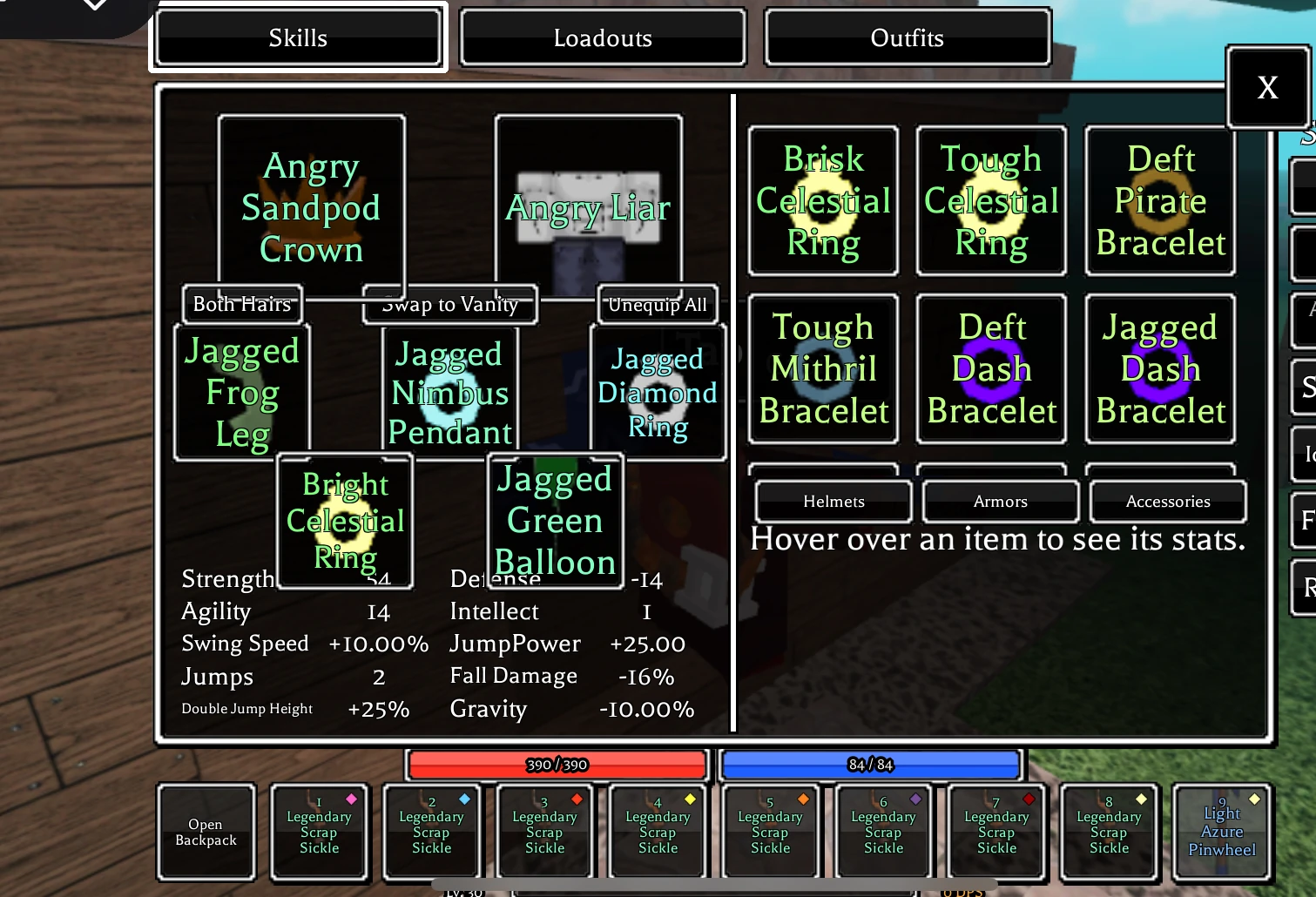The height and width of the screenshot is (897, 1316).
Task: Click the Deft Pirate Bracelet icon
Action: pos(1159,200)
